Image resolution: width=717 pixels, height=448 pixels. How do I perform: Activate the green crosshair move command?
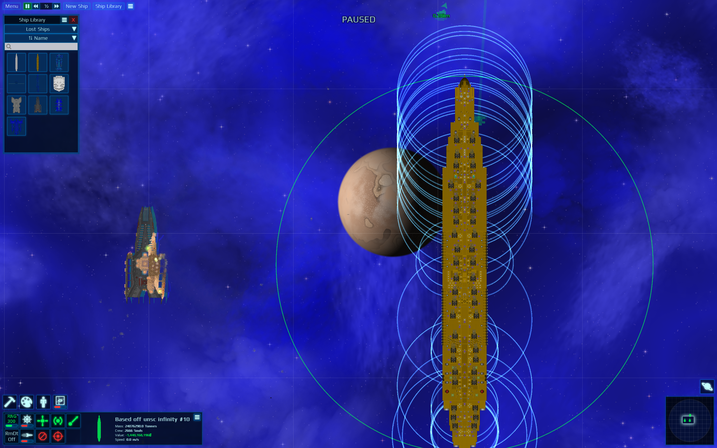42,421
